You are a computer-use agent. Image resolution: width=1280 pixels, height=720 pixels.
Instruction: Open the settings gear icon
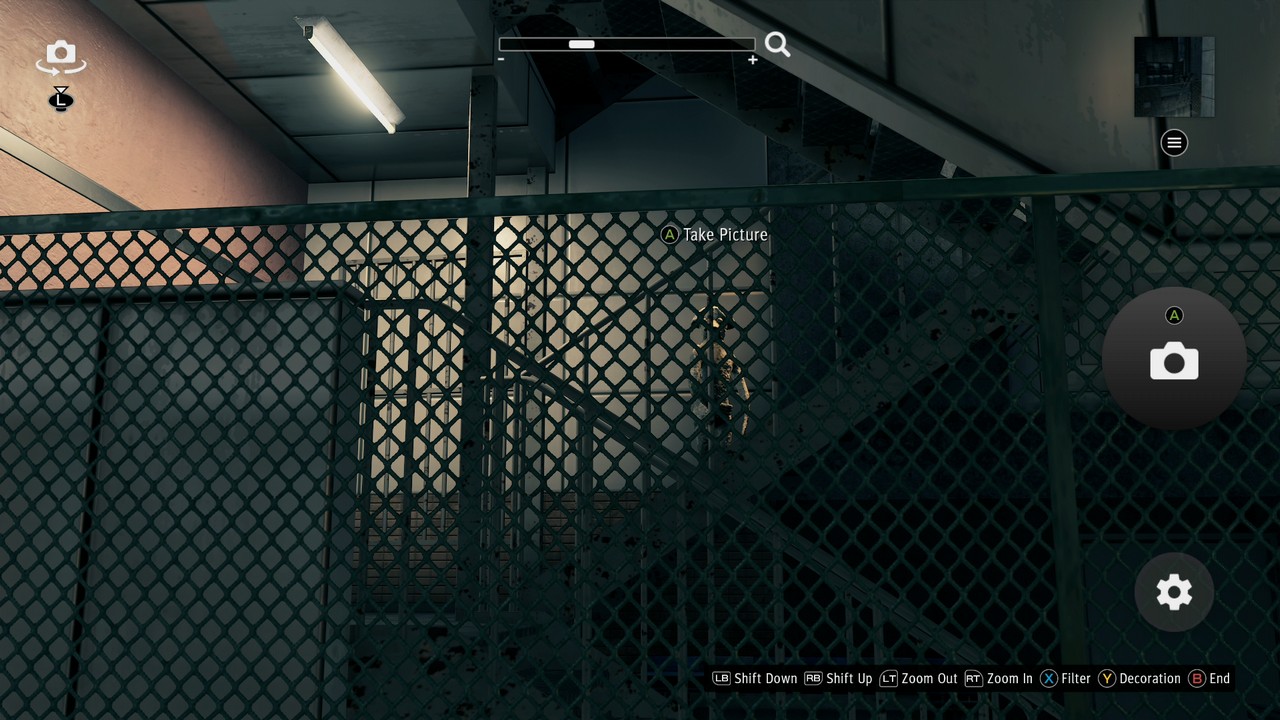tap(1173, 593)
